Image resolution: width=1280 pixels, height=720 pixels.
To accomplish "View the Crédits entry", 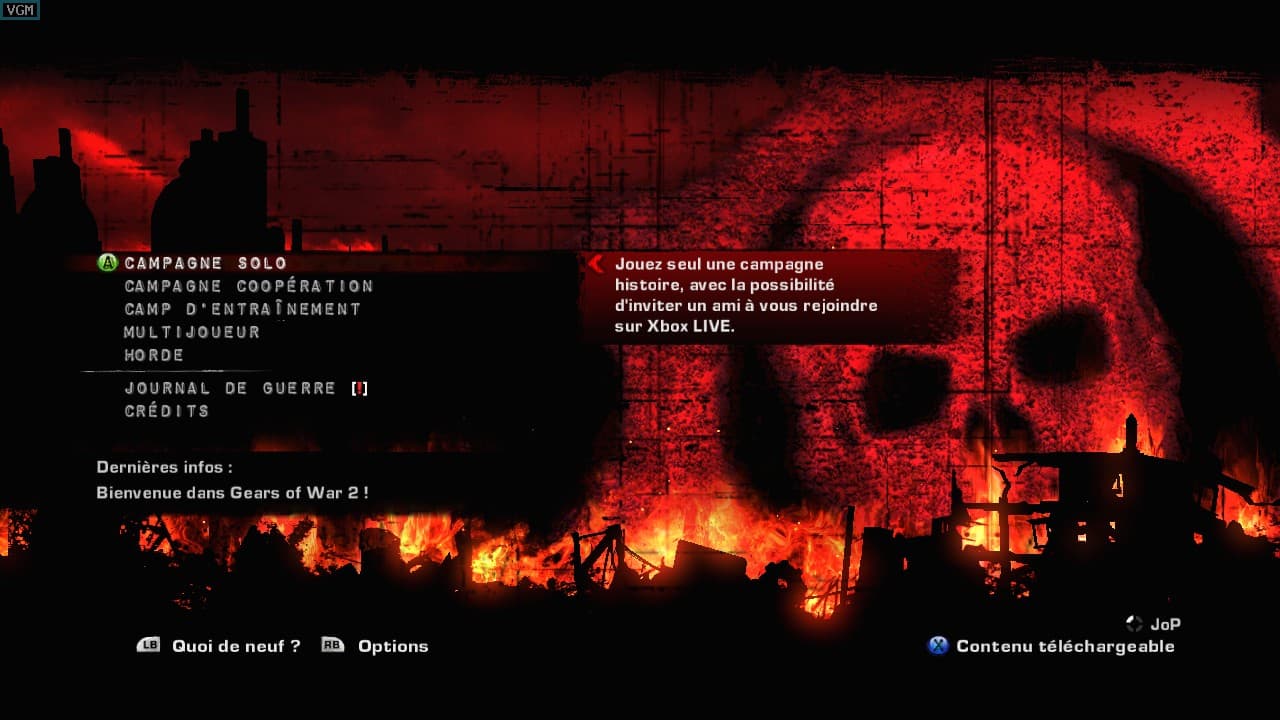I will pos(165,411).
